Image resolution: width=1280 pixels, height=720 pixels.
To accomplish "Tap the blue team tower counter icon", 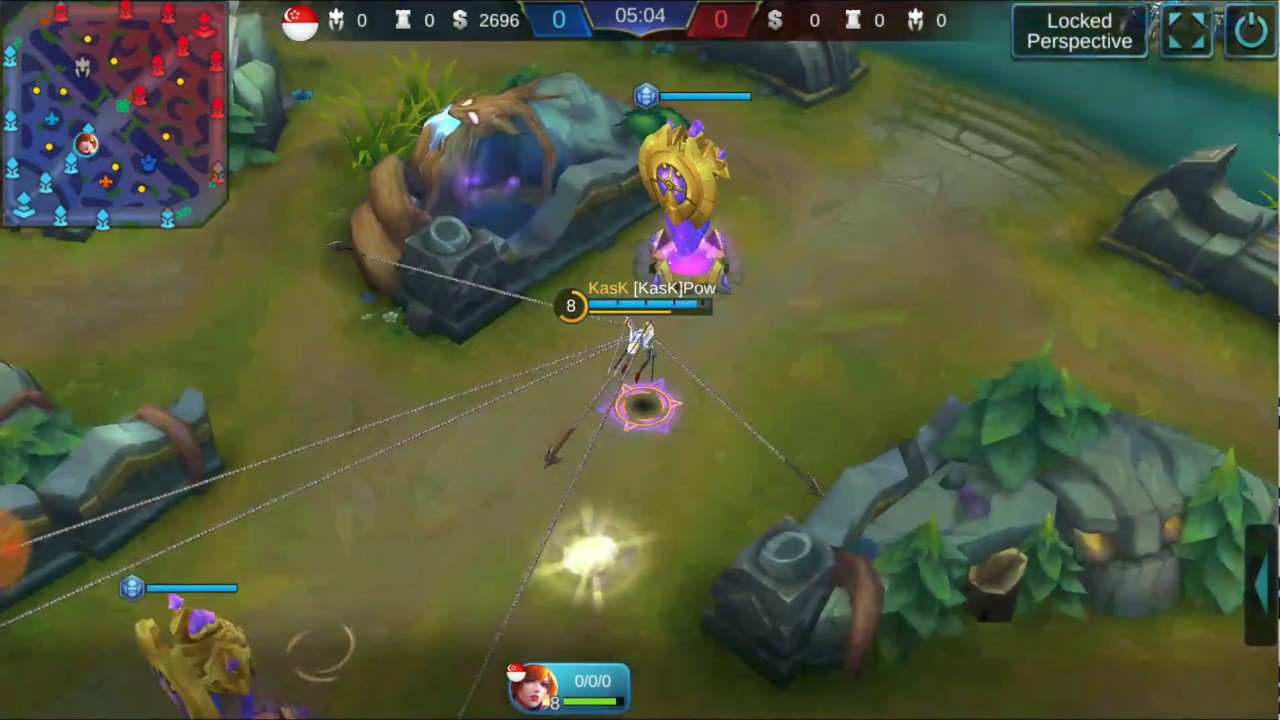I will [x=403, y=20].
